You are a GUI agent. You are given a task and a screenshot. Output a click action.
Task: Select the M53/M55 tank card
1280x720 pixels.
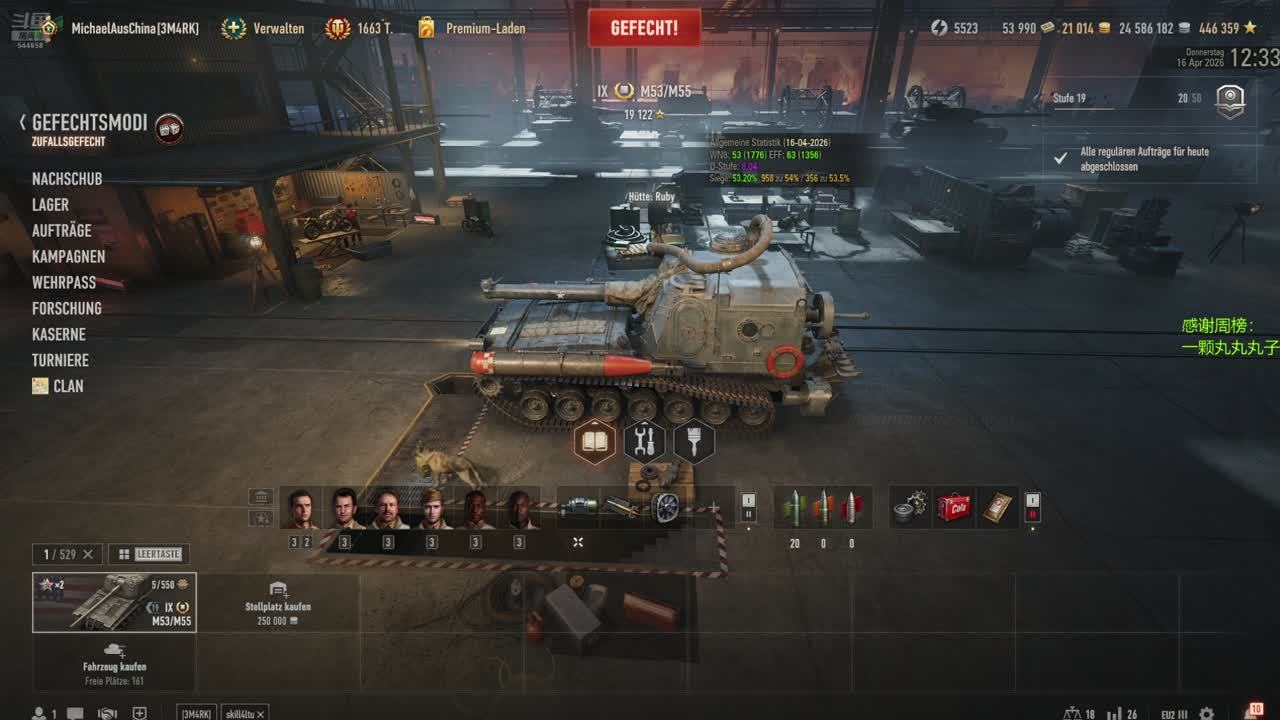114,602
